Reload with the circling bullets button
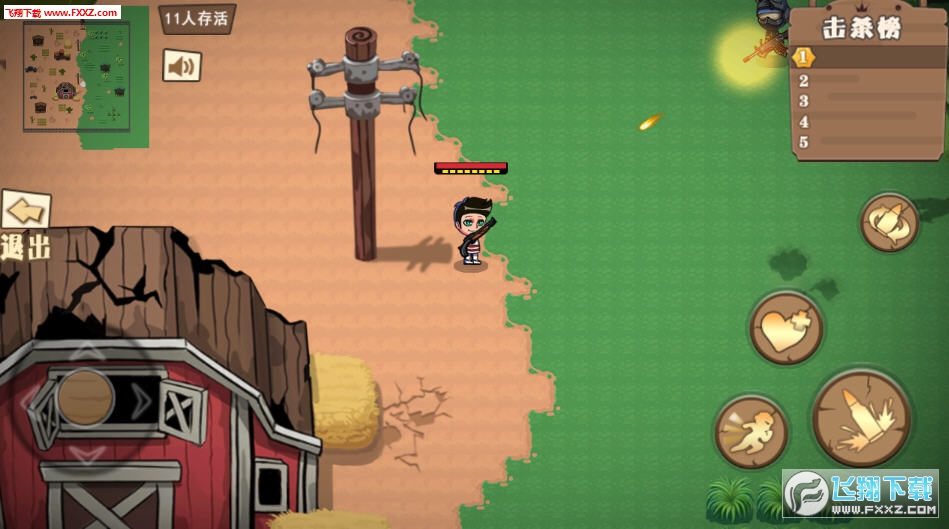949x529 pixels. pos(889,223)
